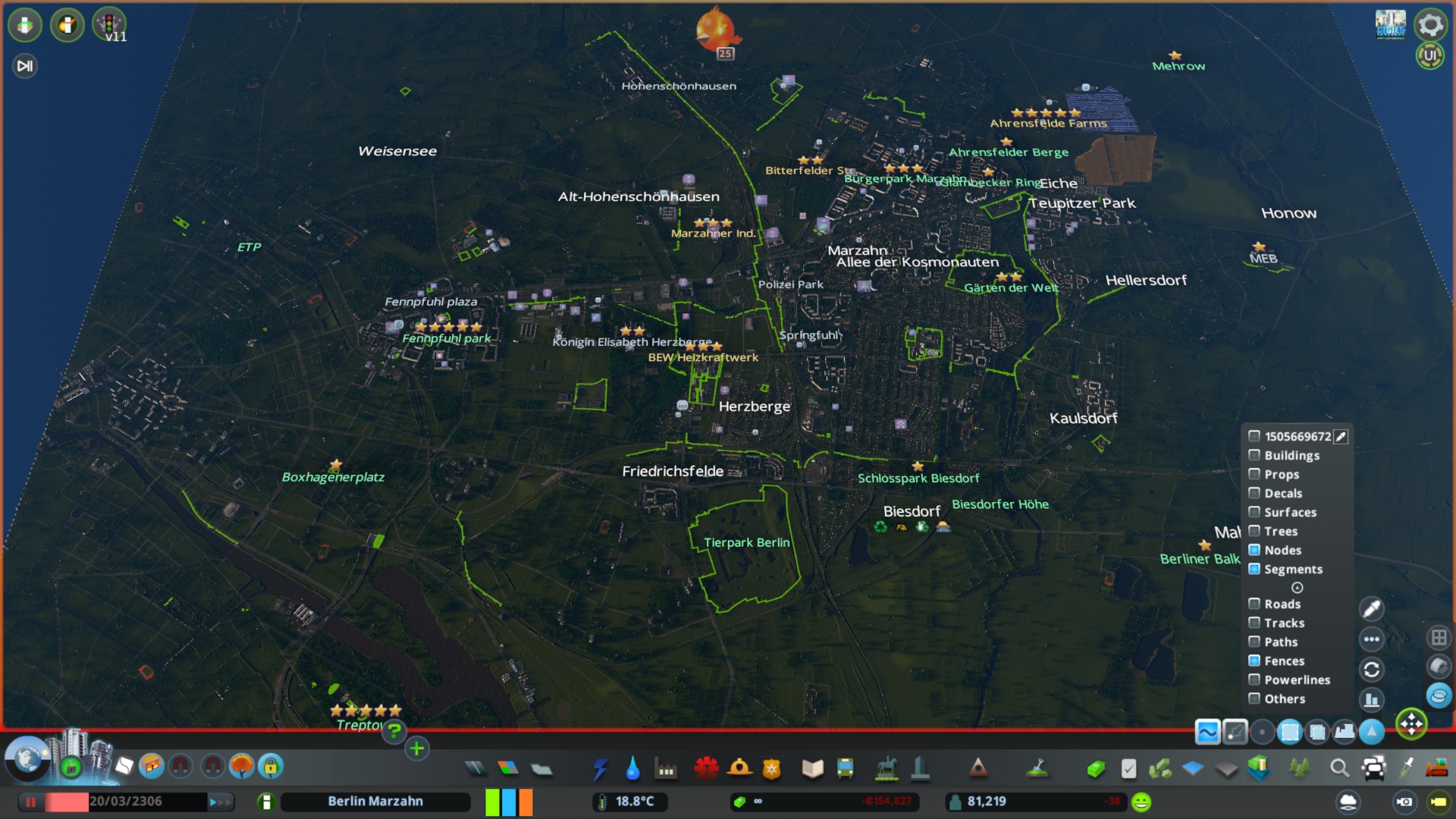Select the marquee selection tool in Move It

pos(1289,733)
